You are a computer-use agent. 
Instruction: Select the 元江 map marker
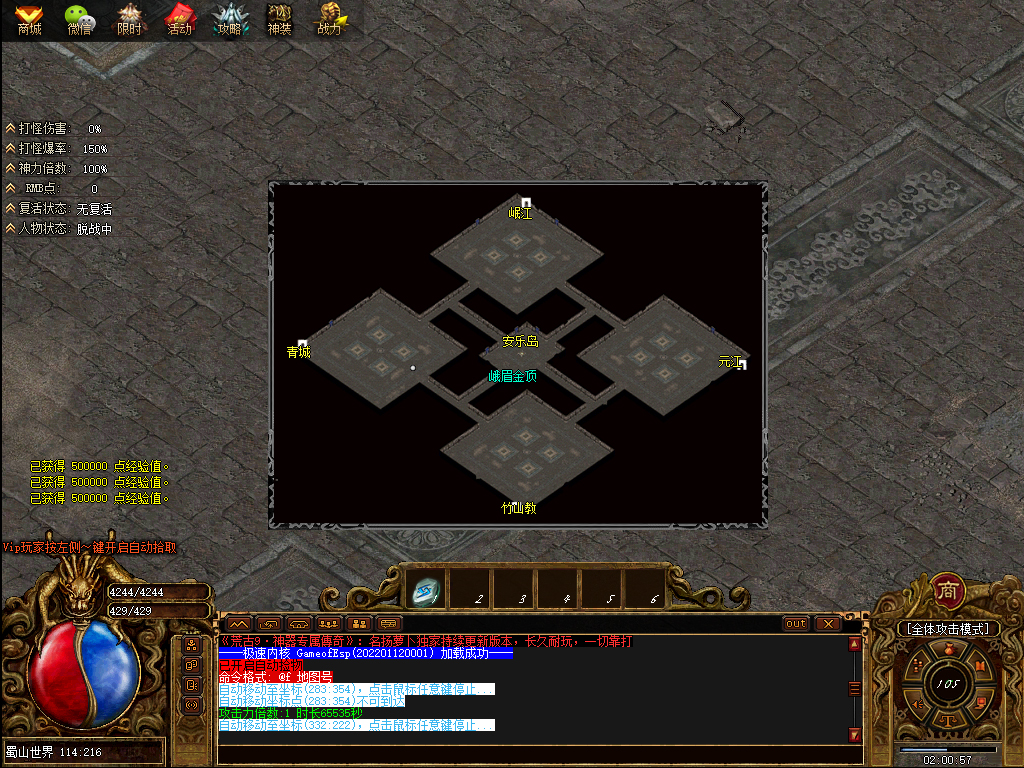point(732,362)
